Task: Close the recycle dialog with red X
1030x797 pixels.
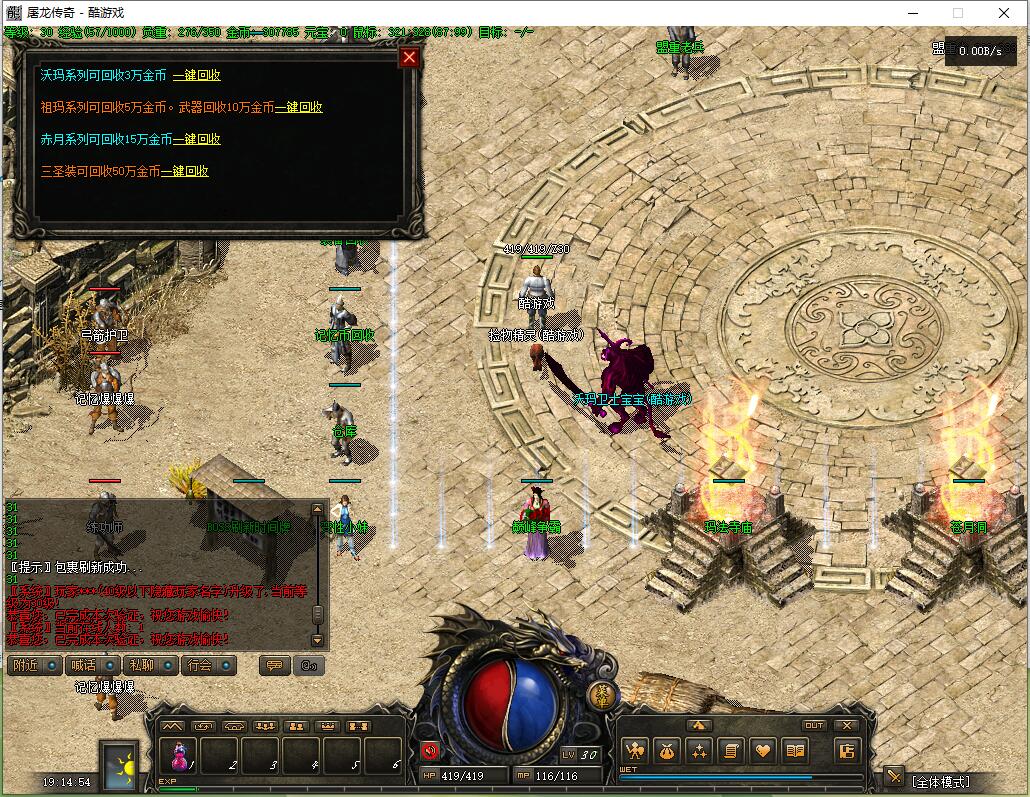Action: pyautogui.click(x=408, y=57)
